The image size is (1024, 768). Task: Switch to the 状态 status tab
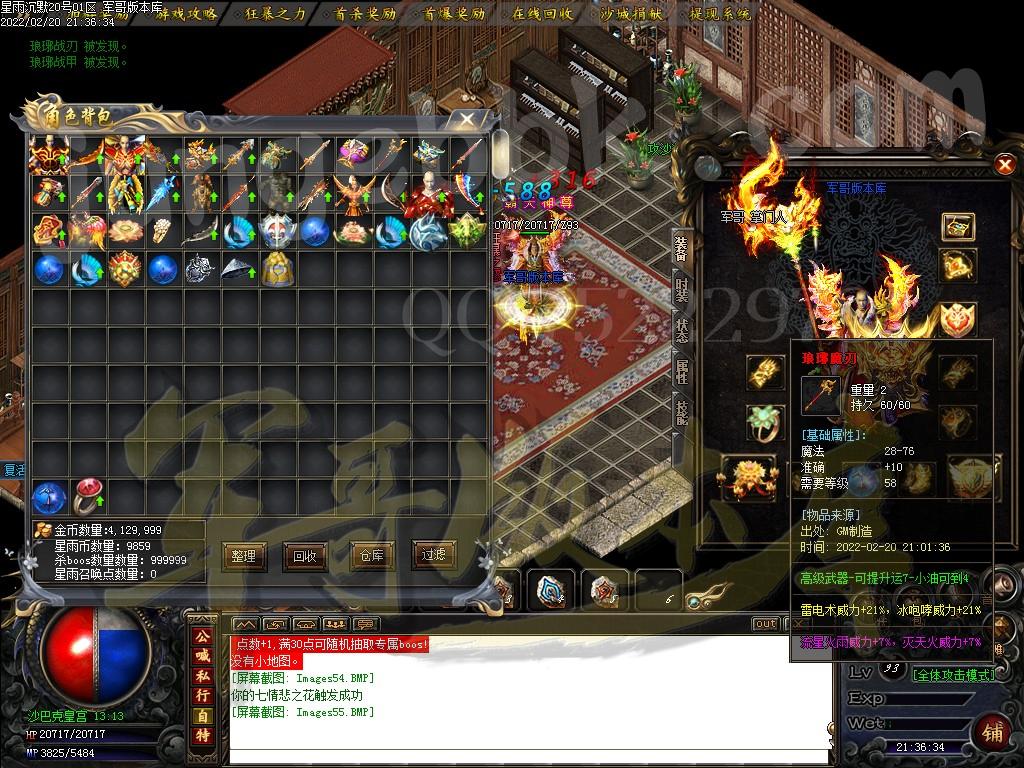681,331
